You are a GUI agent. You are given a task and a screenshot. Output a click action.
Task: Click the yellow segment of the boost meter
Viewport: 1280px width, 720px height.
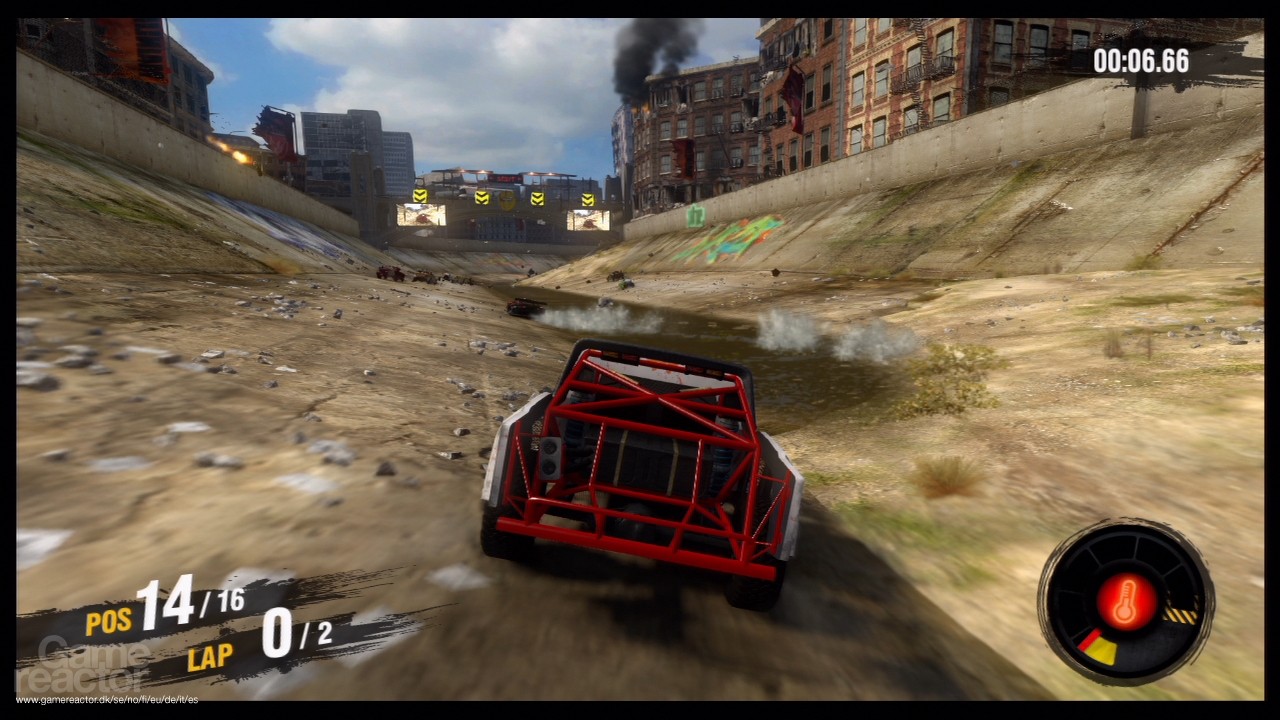coord(1100,648)
